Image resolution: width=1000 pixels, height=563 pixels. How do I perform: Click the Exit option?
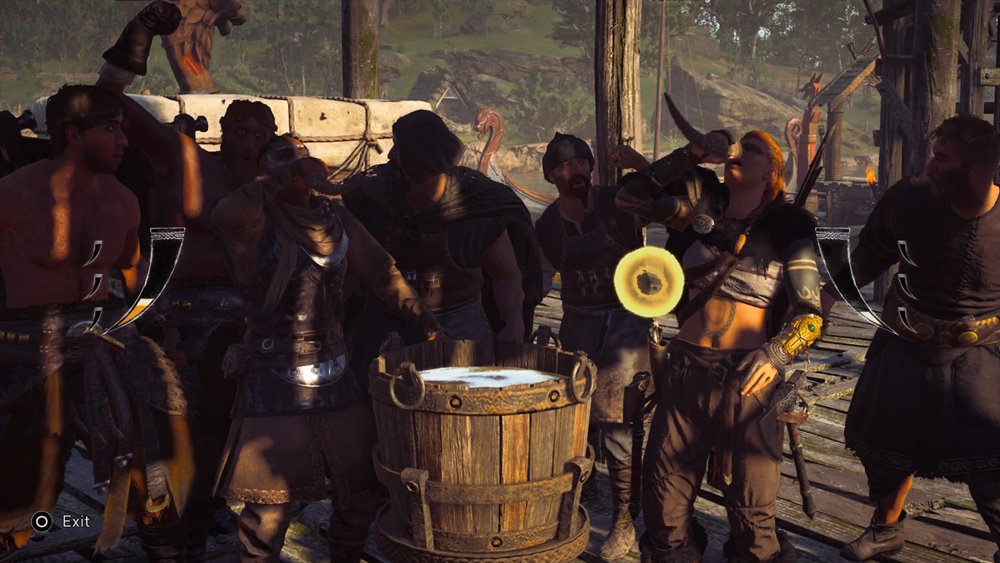62,521
